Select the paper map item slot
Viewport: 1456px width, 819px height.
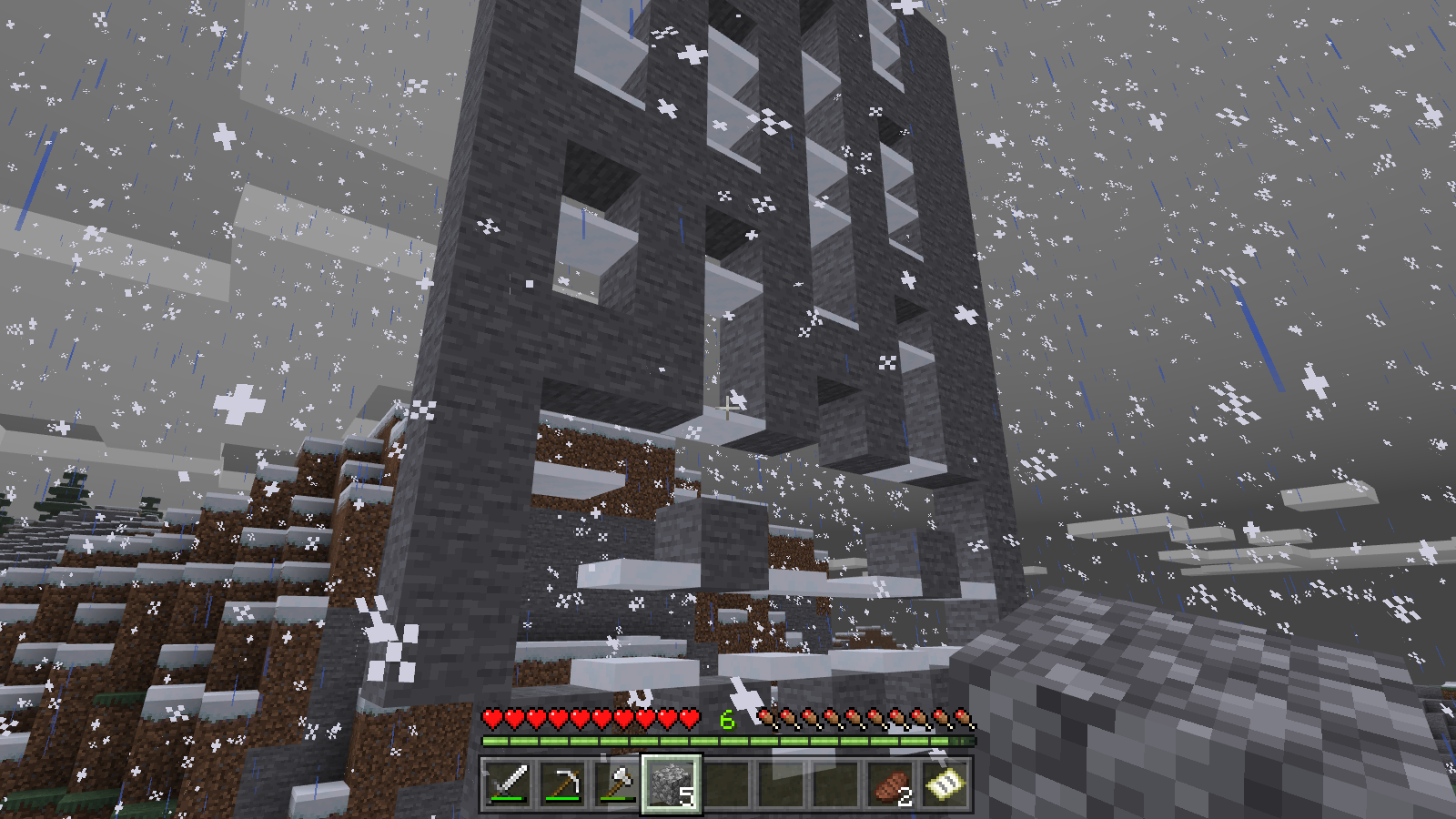pyautogui.click(x=945, y=784)
